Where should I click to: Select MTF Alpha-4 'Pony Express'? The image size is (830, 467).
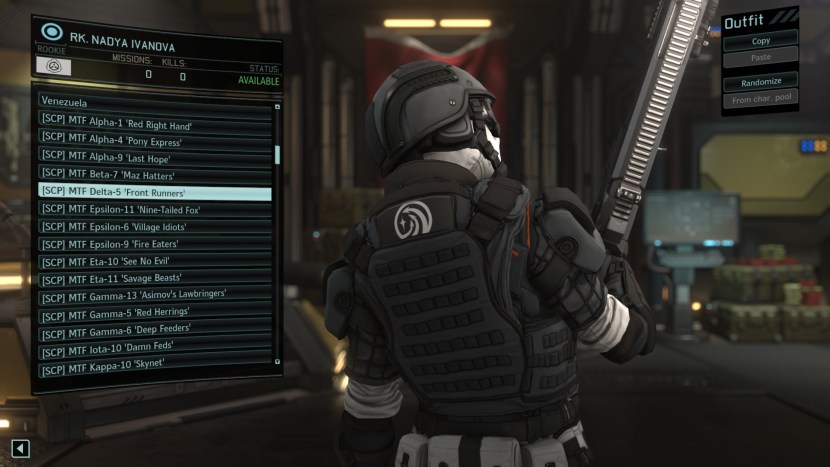[x=154, y=140]
